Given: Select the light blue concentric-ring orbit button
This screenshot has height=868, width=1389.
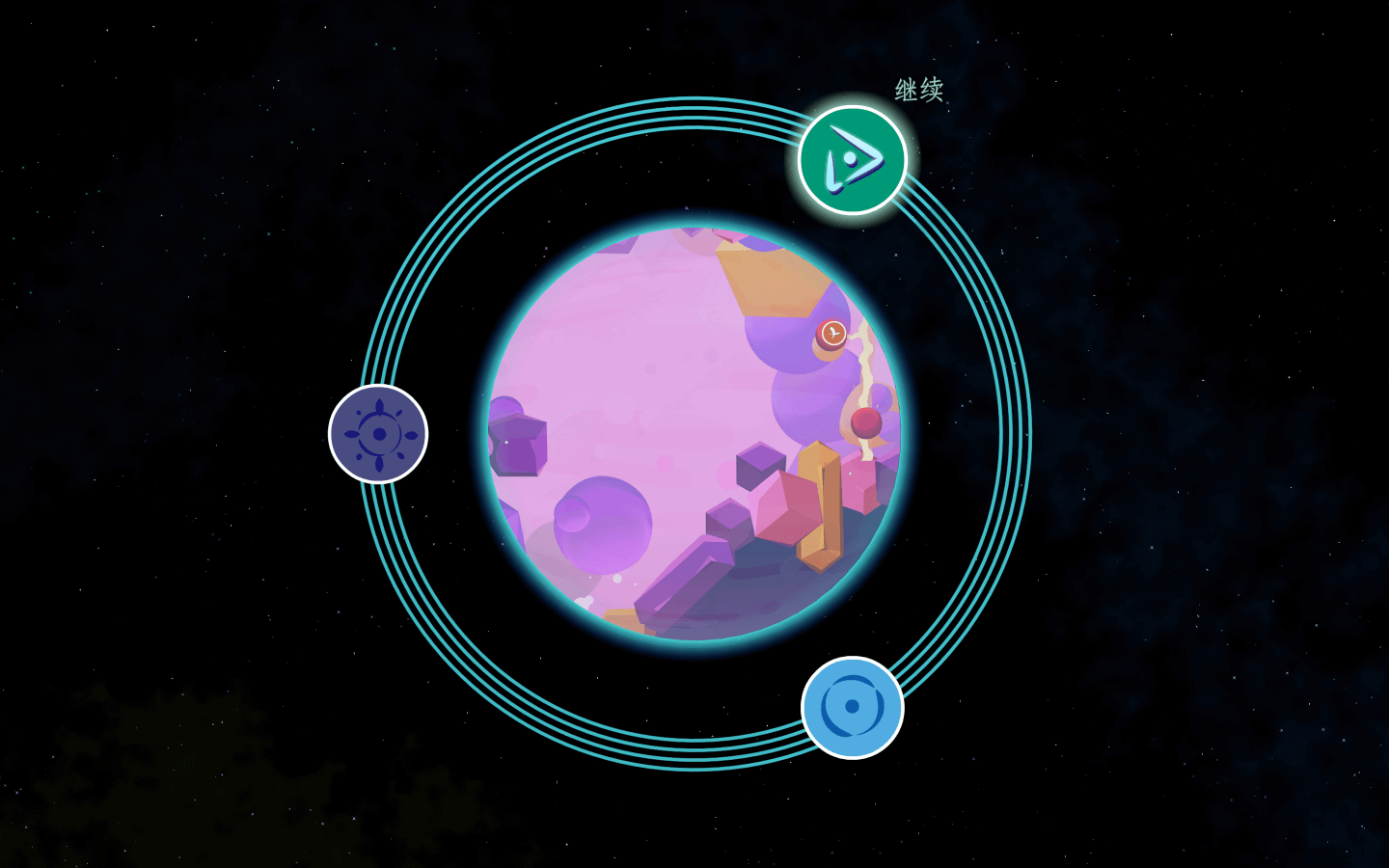Looking at the screenshot, I should [852, 707].
